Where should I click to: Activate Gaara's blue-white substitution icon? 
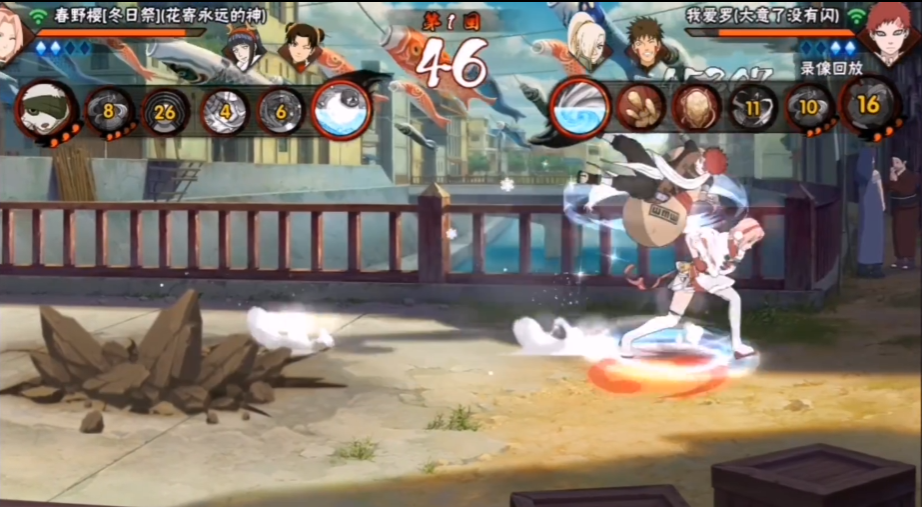(580, 109)
